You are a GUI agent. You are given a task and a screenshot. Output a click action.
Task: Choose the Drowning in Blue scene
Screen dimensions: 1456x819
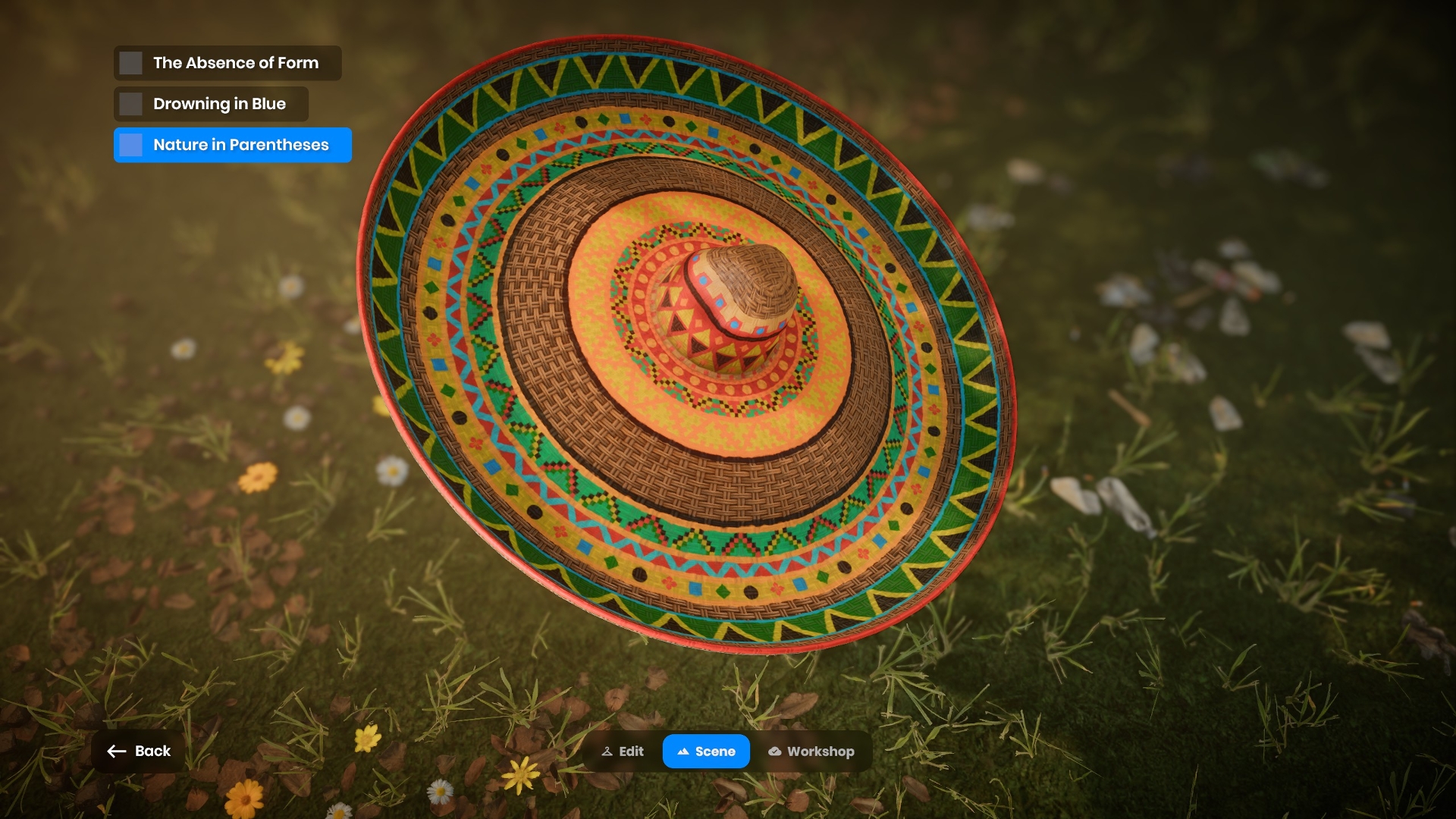[x=211, y=104]
